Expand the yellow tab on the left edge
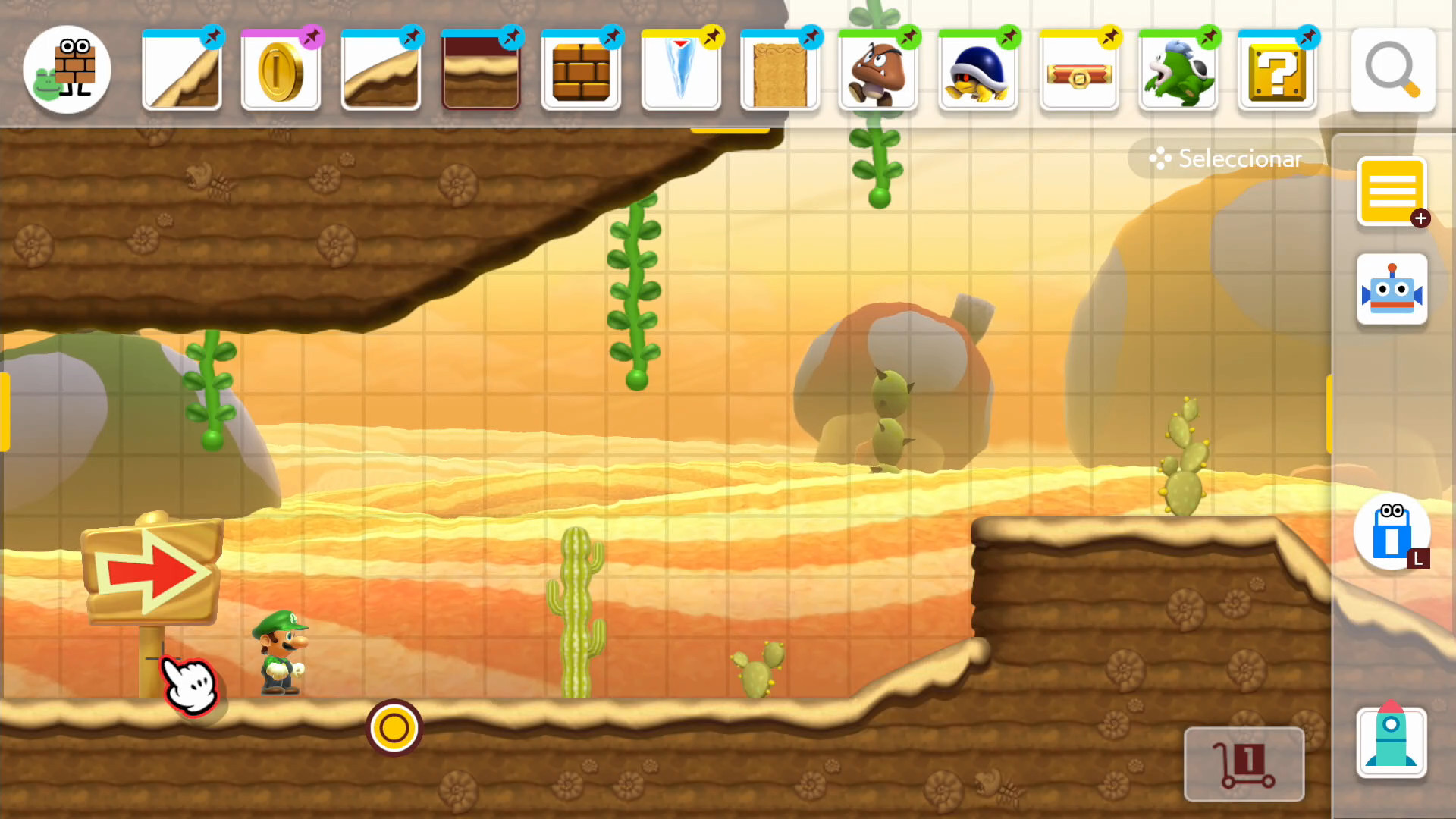Viewport: 1456px width, 819px height. [x=6, y=409]
